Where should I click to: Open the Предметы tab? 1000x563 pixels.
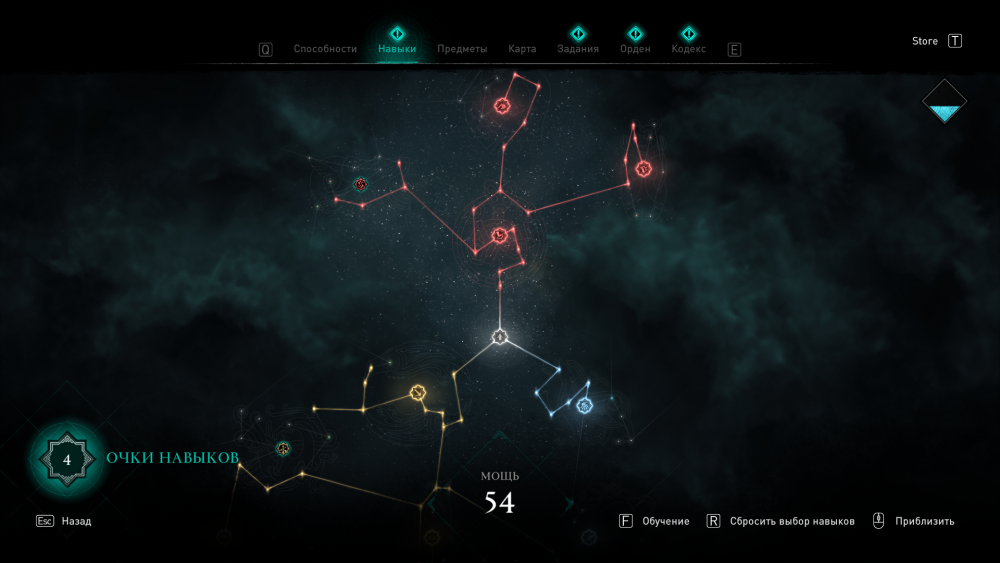462,49
